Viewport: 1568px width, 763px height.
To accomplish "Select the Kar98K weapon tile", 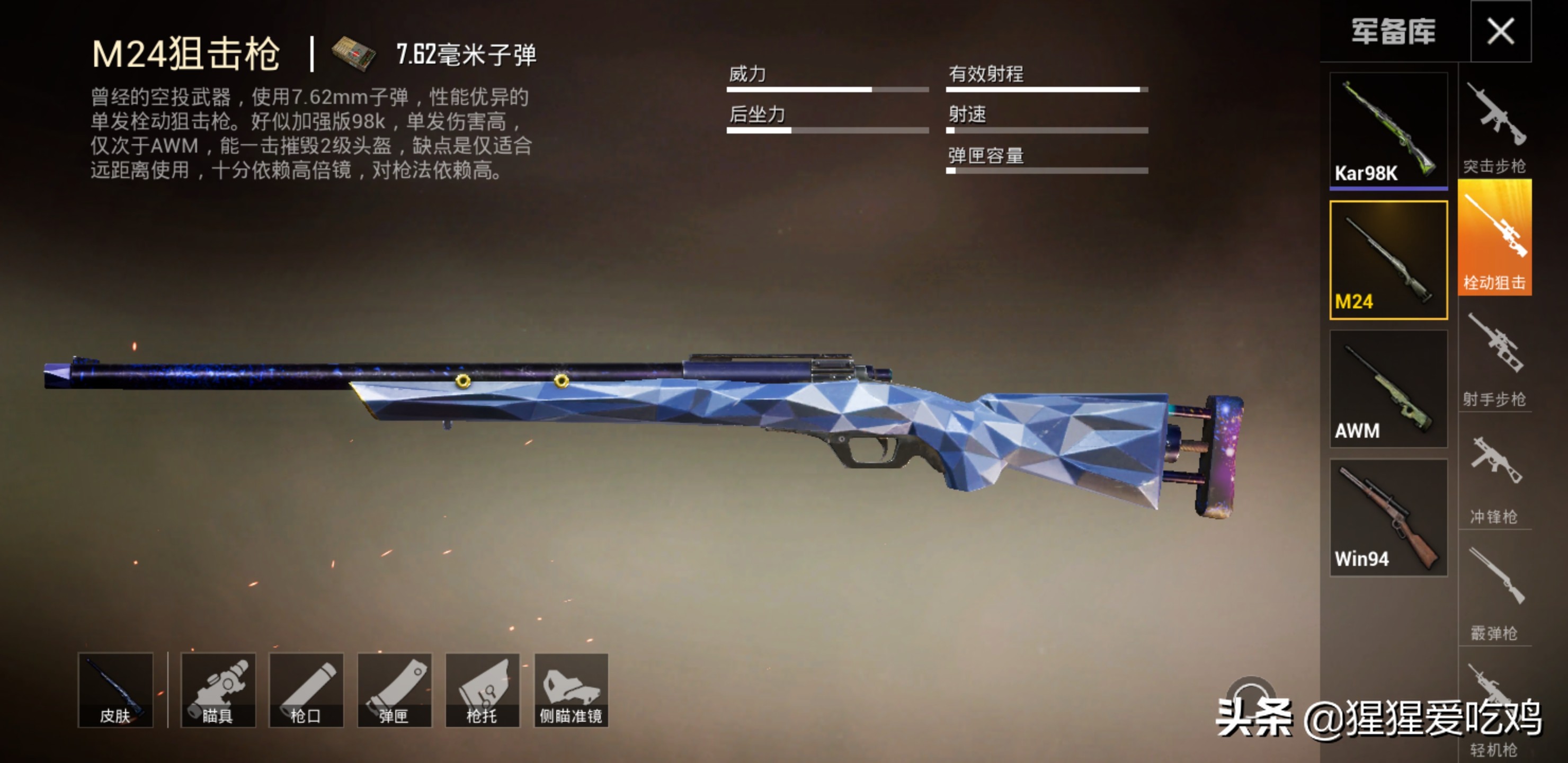I will 1388,130.
